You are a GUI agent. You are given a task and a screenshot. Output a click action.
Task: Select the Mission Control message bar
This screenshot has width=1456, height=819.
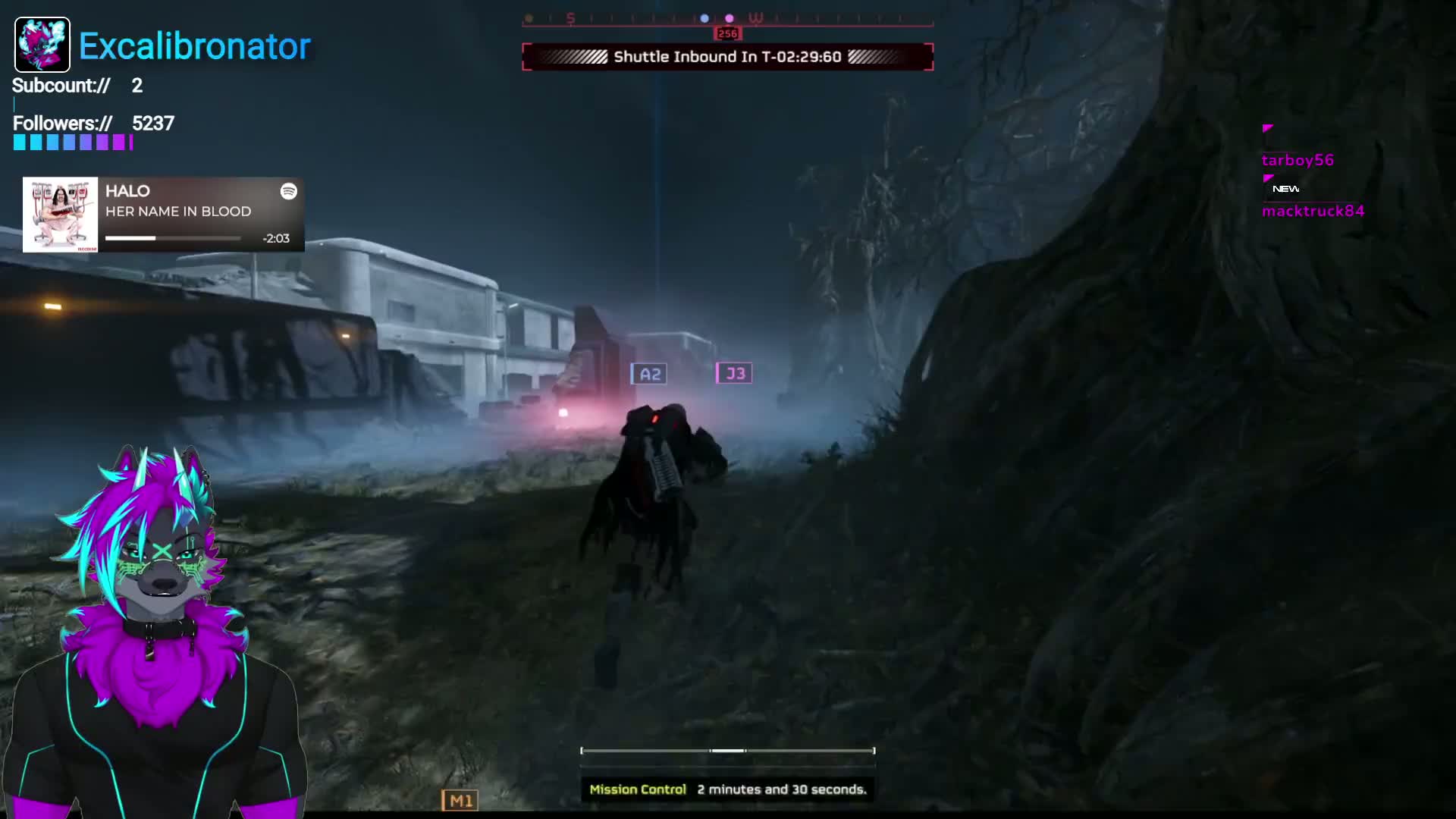(x=726, y=789)
